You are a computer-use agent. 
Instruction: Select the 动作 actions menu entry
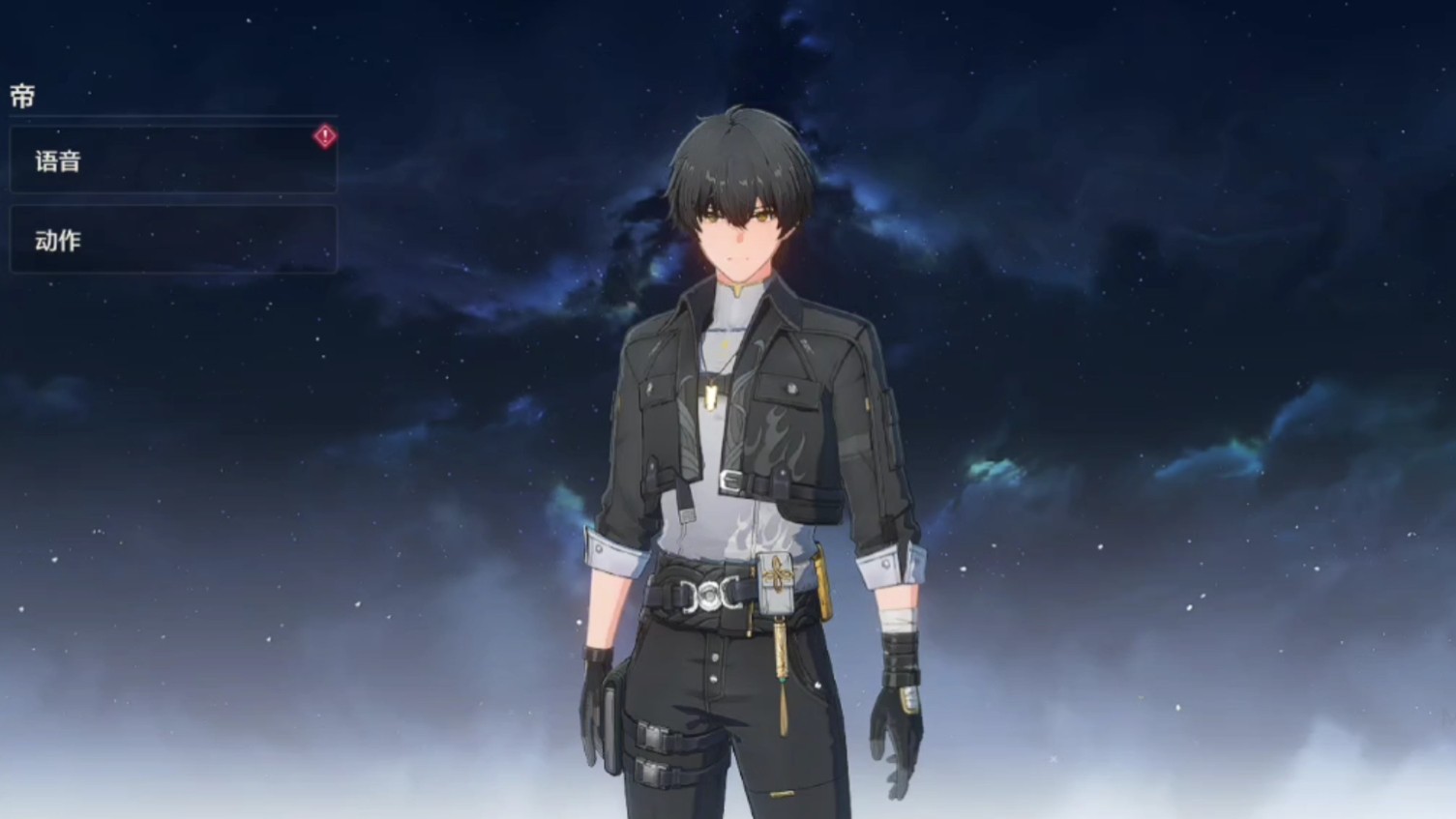173,240
